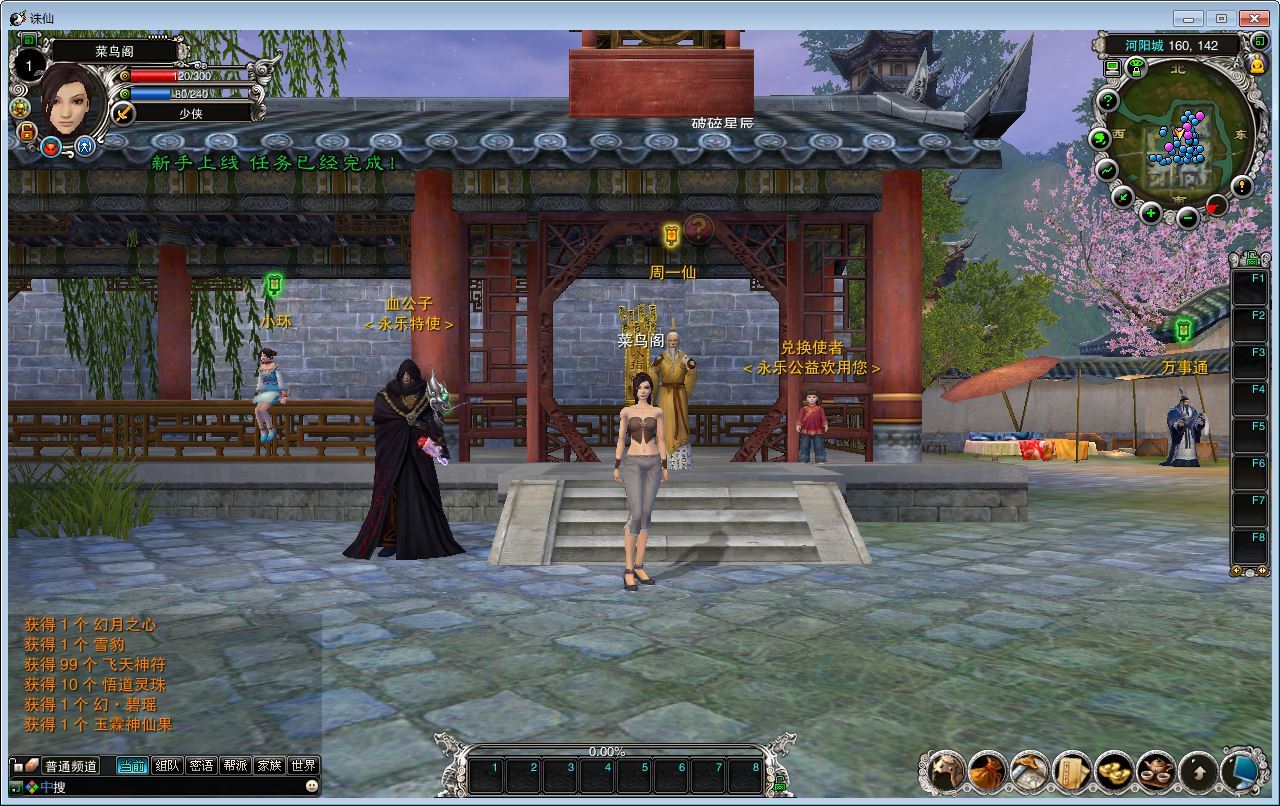Click the player character portrait
The height and width of the screenshot is (806, 1280).
click(72, 98)
